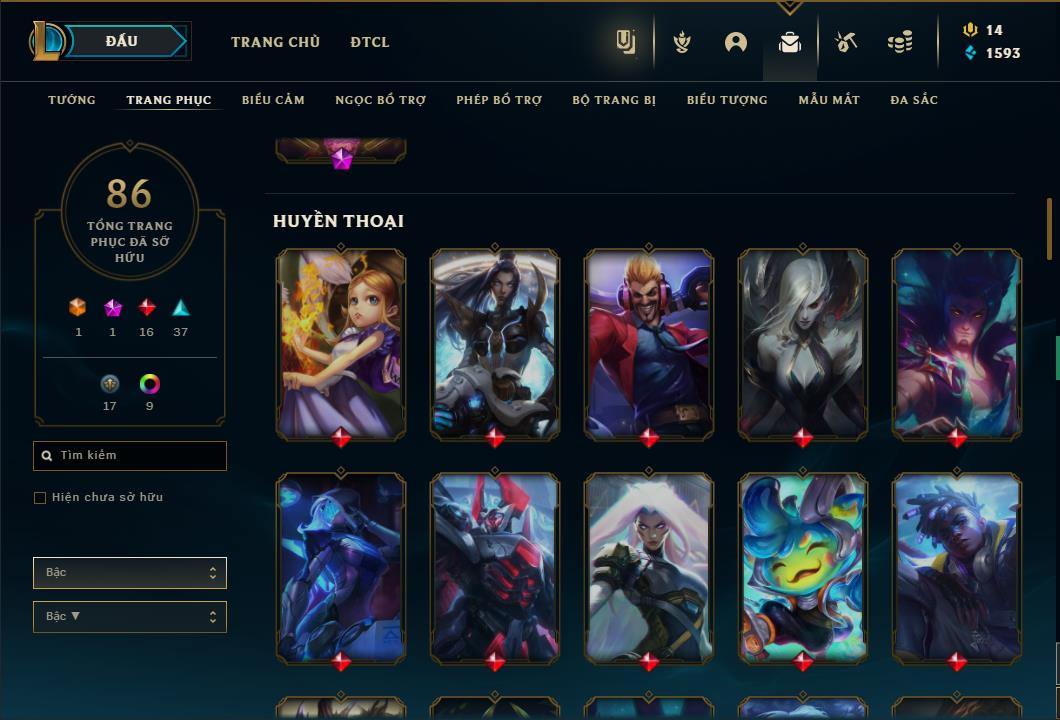View the MẪU MẮT tab

click(x=829, y=100)
